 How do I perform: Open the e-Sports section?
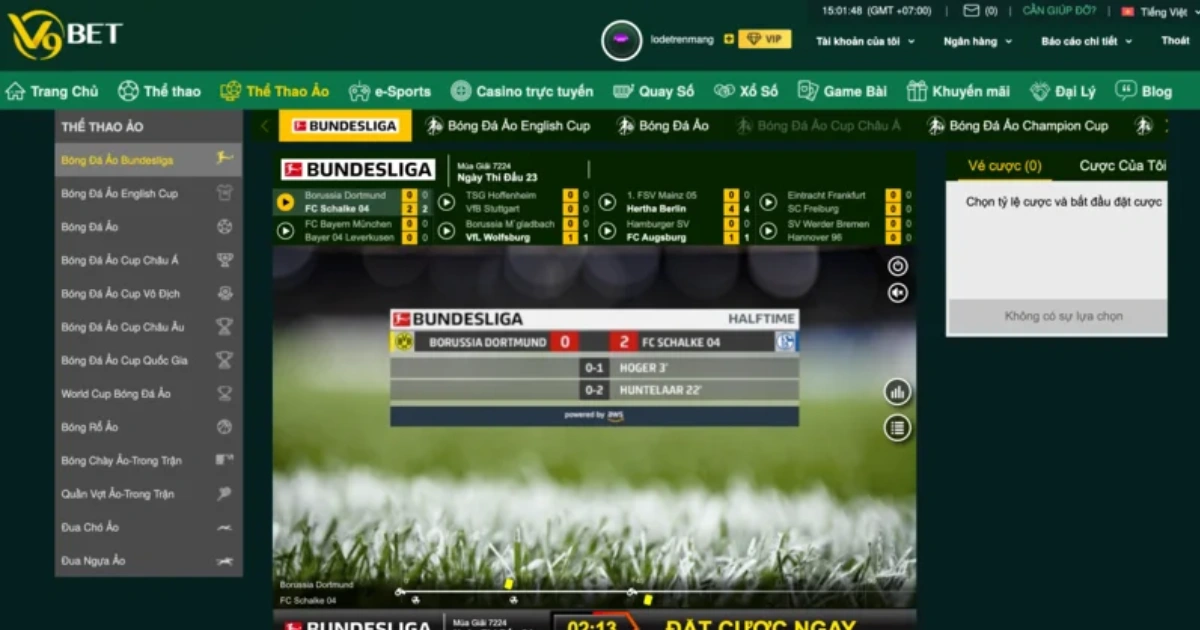point(390,91)
